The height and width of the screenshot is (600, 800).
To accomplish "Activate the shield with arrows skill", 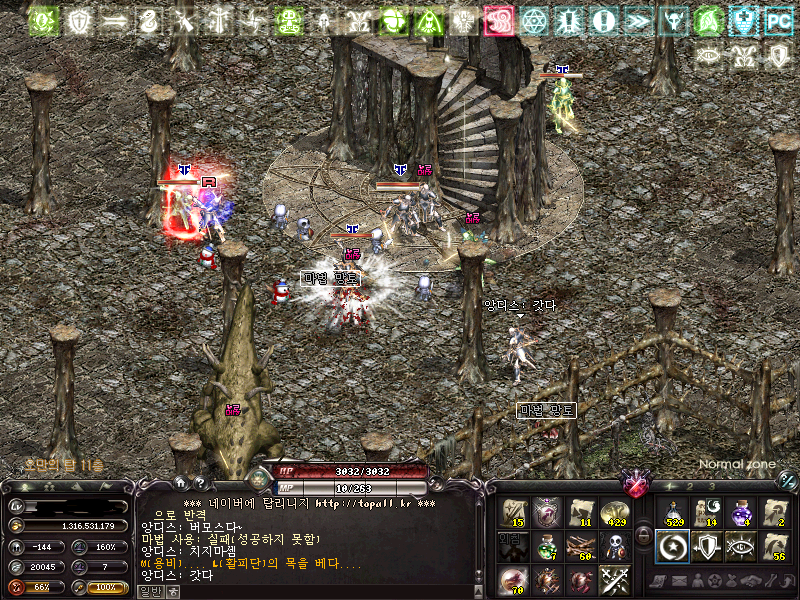I will coord(707,547).
